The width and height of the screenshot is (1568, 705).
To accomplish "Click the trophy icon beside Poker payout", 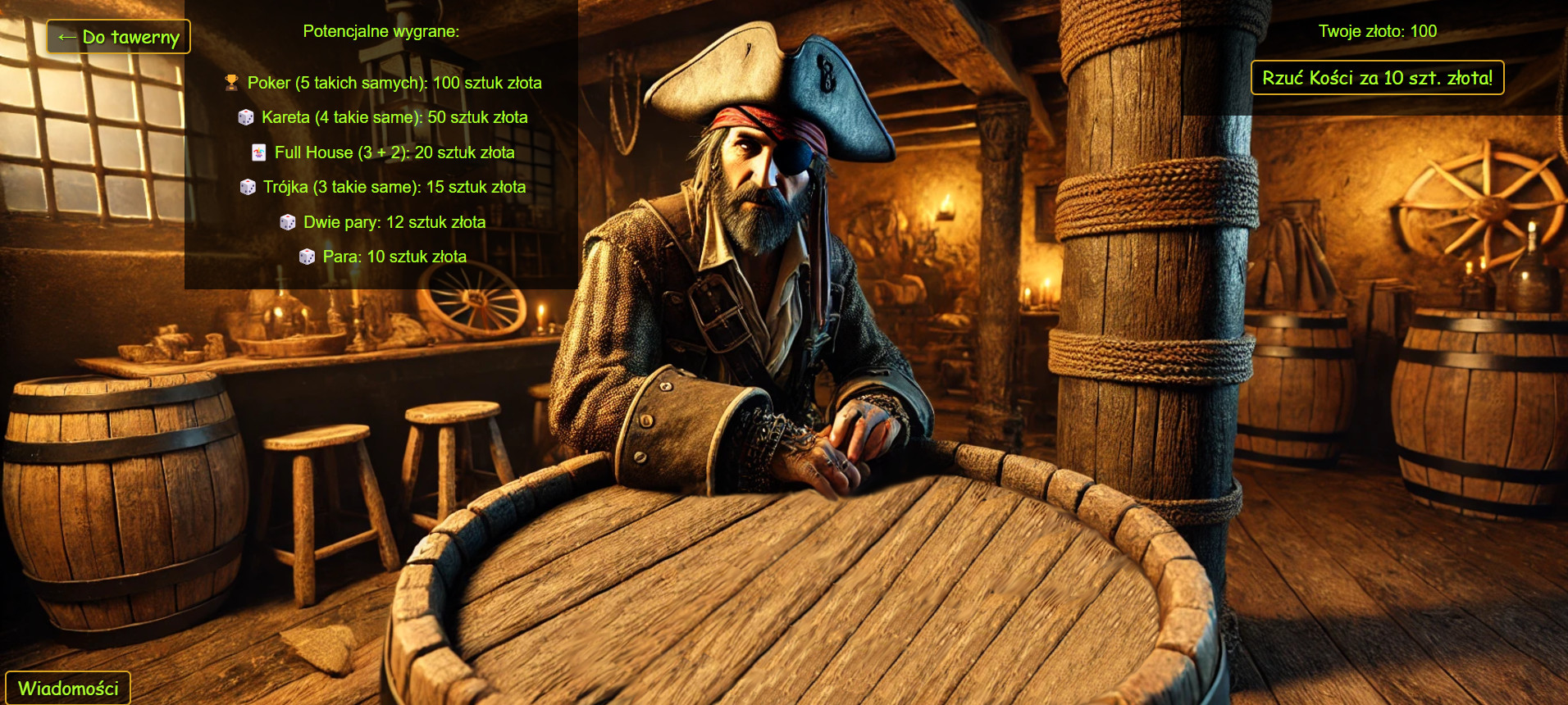I will pos(234,82).
